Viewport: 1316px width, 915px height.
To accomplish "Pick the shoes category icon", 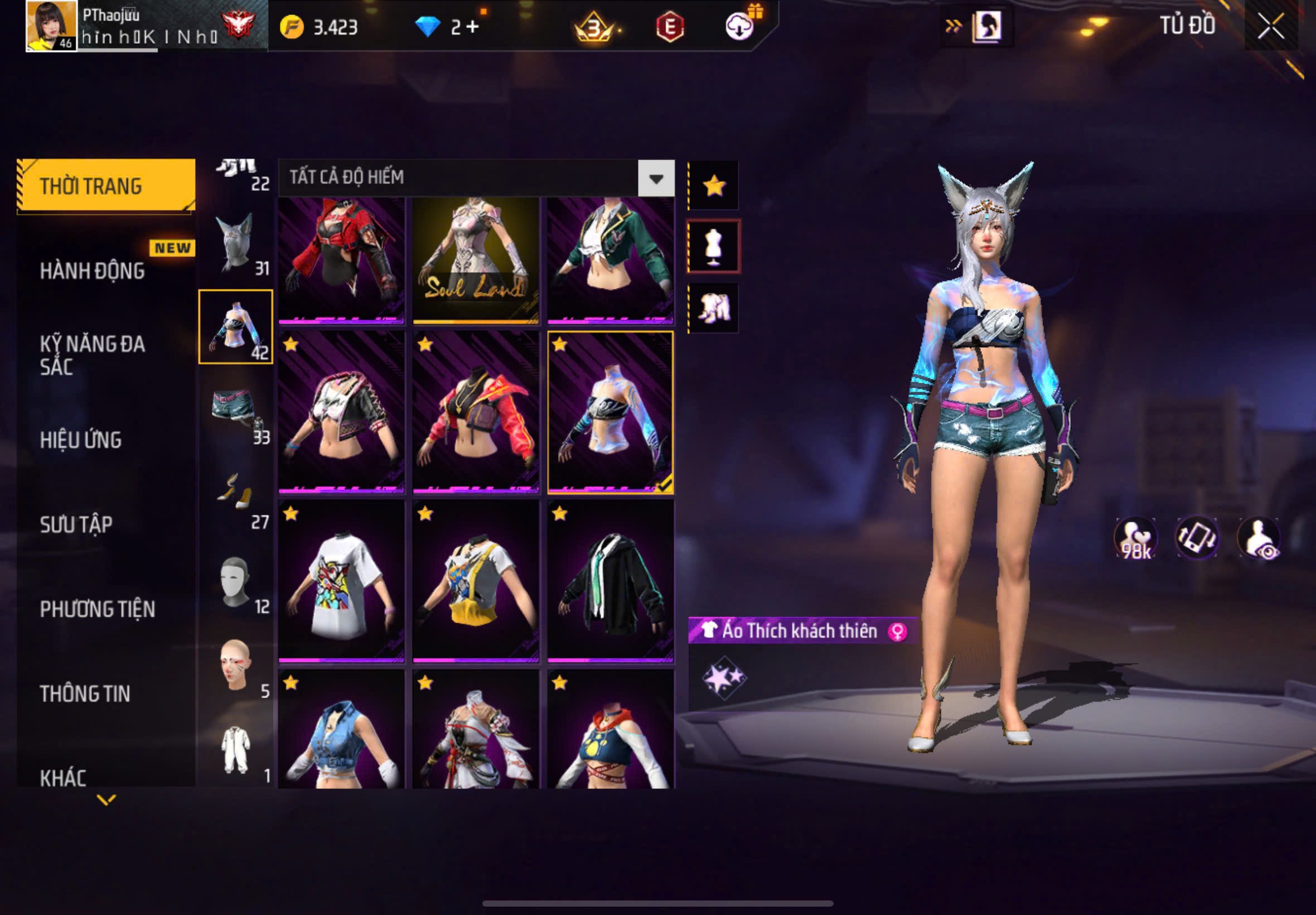I will pyautogui.click(x=235, y=495).
